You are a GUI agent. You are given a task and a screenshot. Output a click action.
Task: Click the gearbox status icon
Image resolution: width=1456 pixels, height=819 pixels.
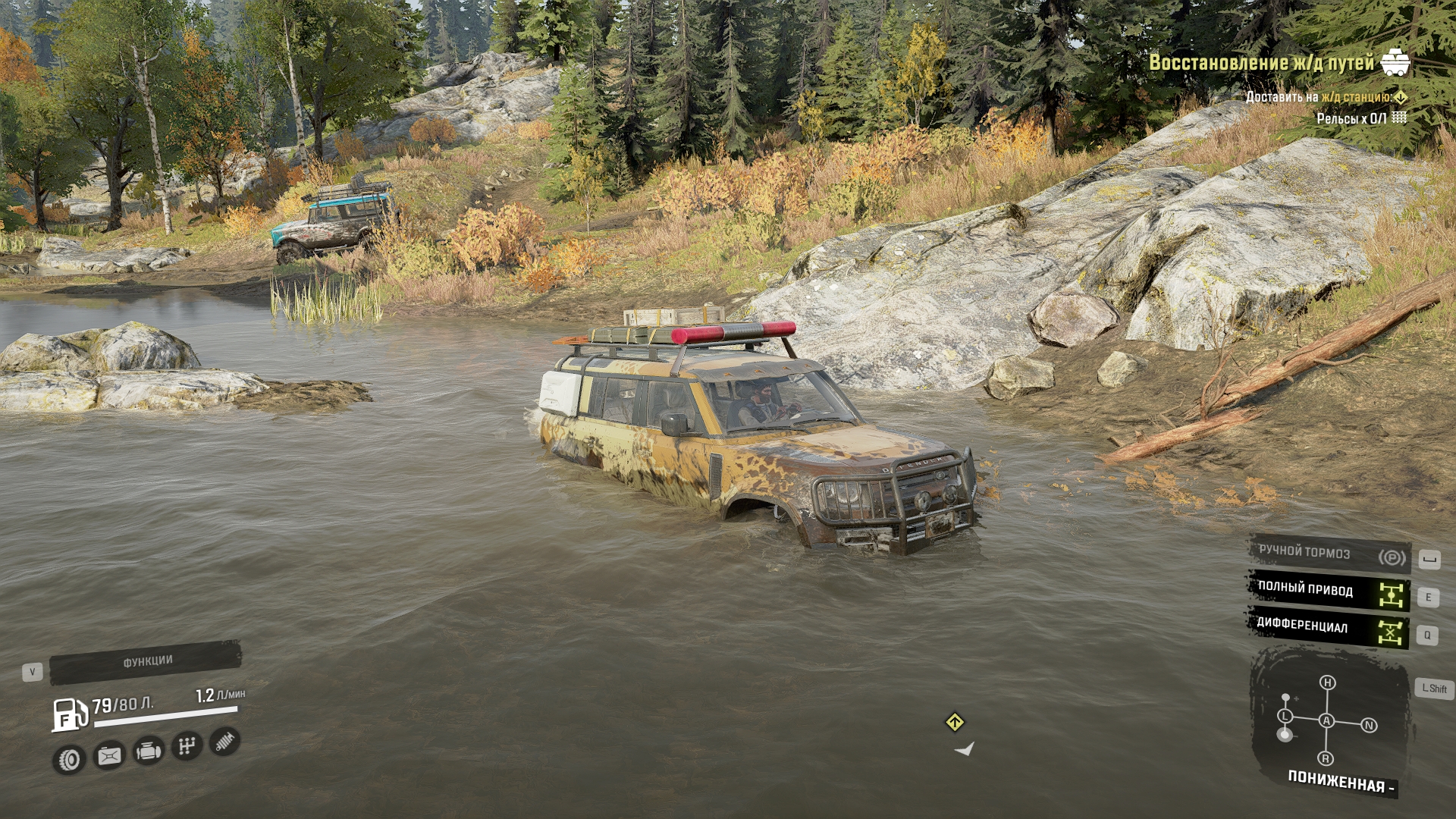[x=187, y=746]
